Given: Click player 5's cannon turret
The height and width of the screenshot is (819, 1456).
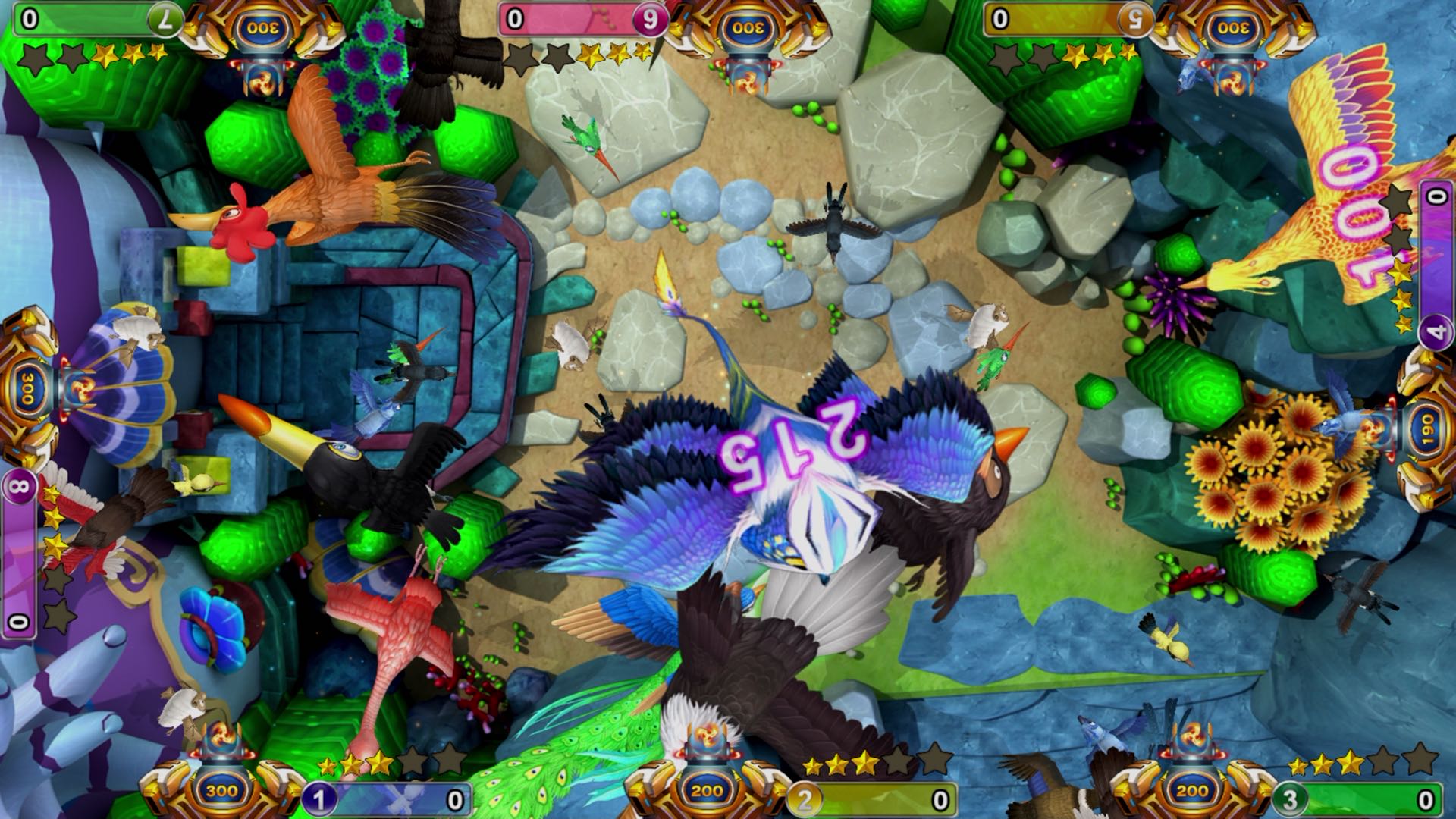Looking at the screenshot, I should [1234, 29].
